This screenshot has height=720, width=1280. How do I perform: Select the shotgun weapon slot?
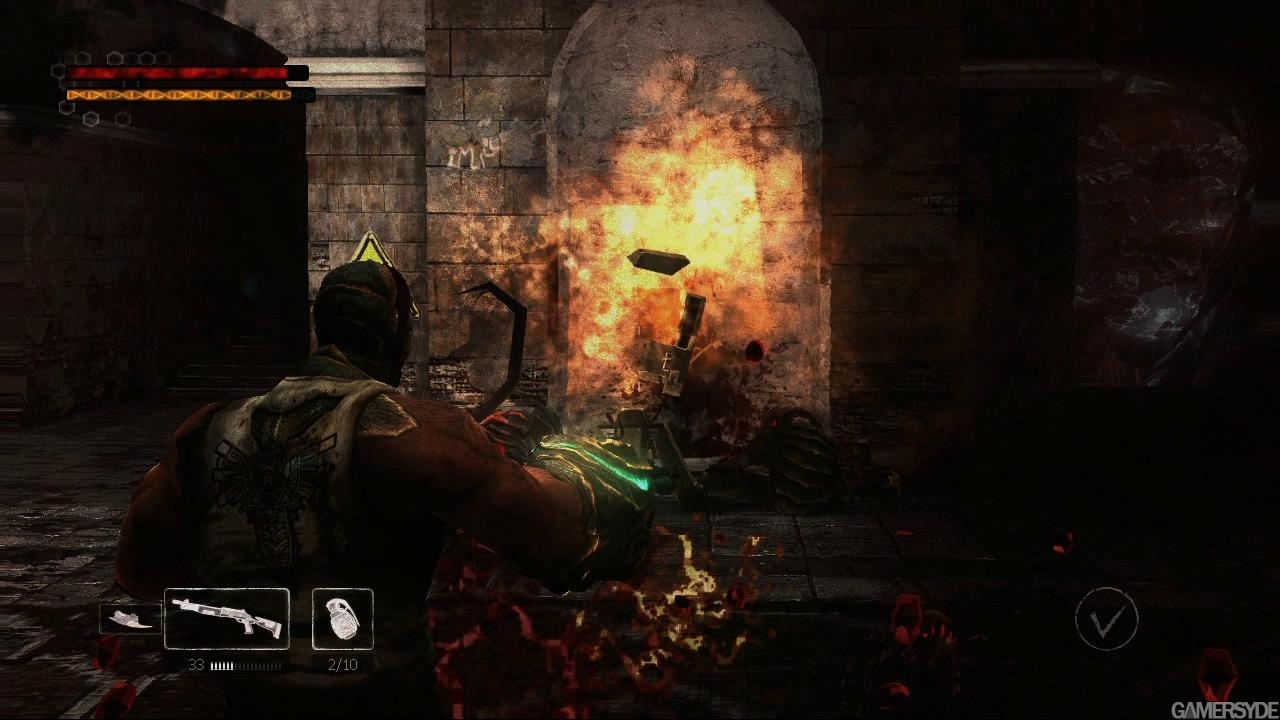(x=227, y=619)
